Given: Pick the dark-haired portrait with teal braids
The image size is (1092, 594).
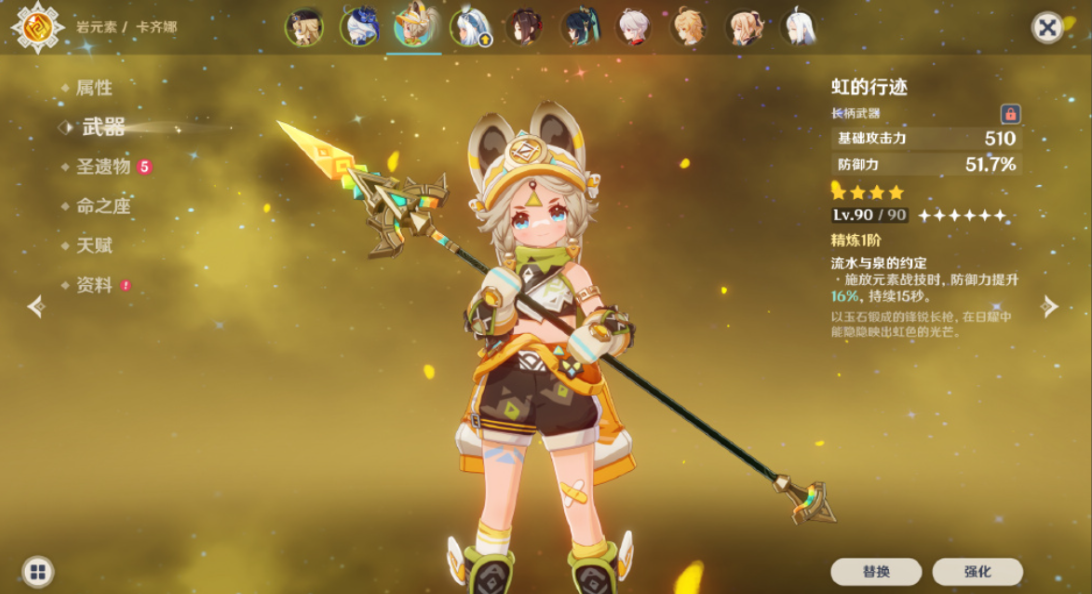Looking at the screenshot, I should (x=578, y=27).
